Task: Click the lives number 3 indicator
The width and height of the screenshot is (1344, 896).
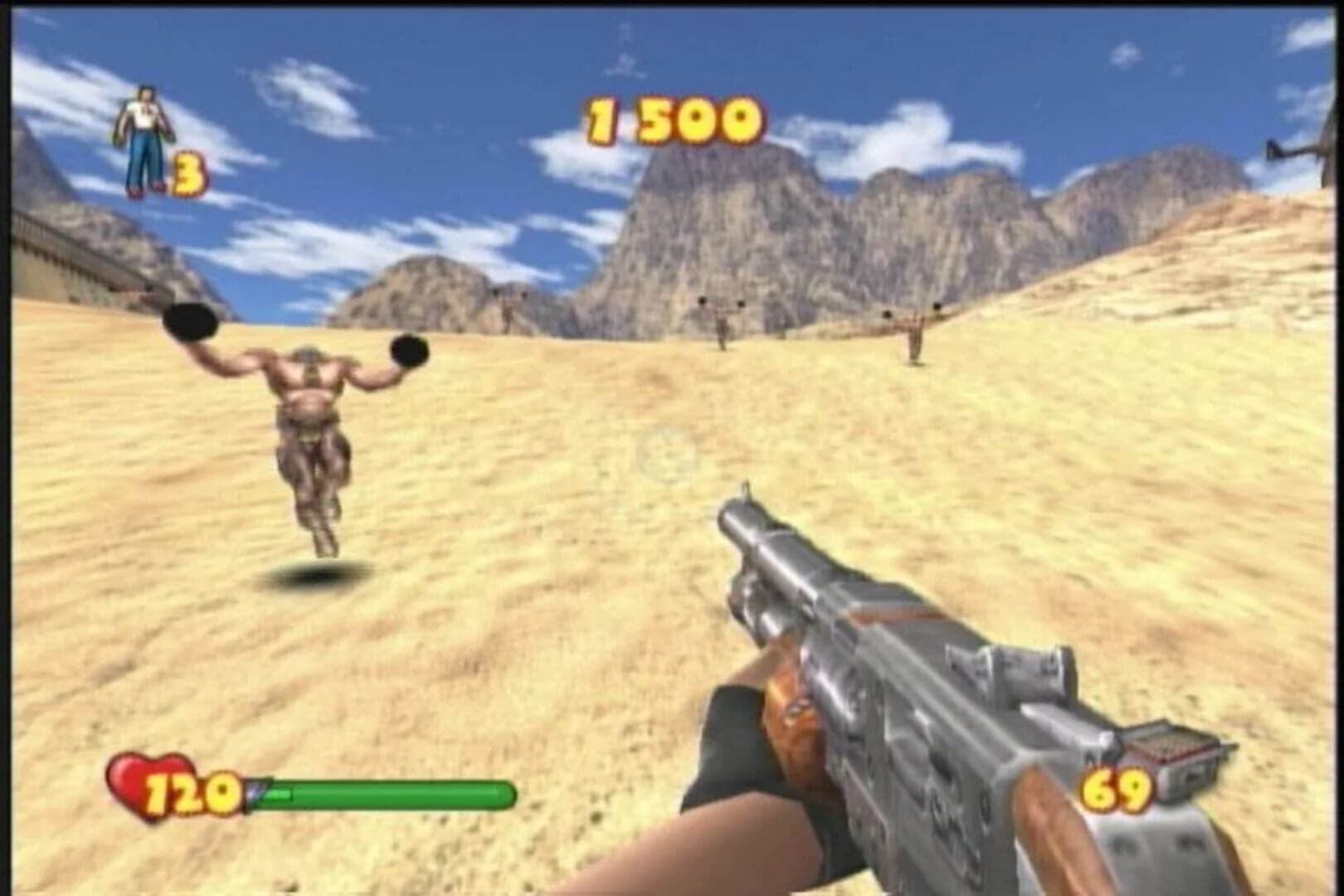Action: (188, 174)
